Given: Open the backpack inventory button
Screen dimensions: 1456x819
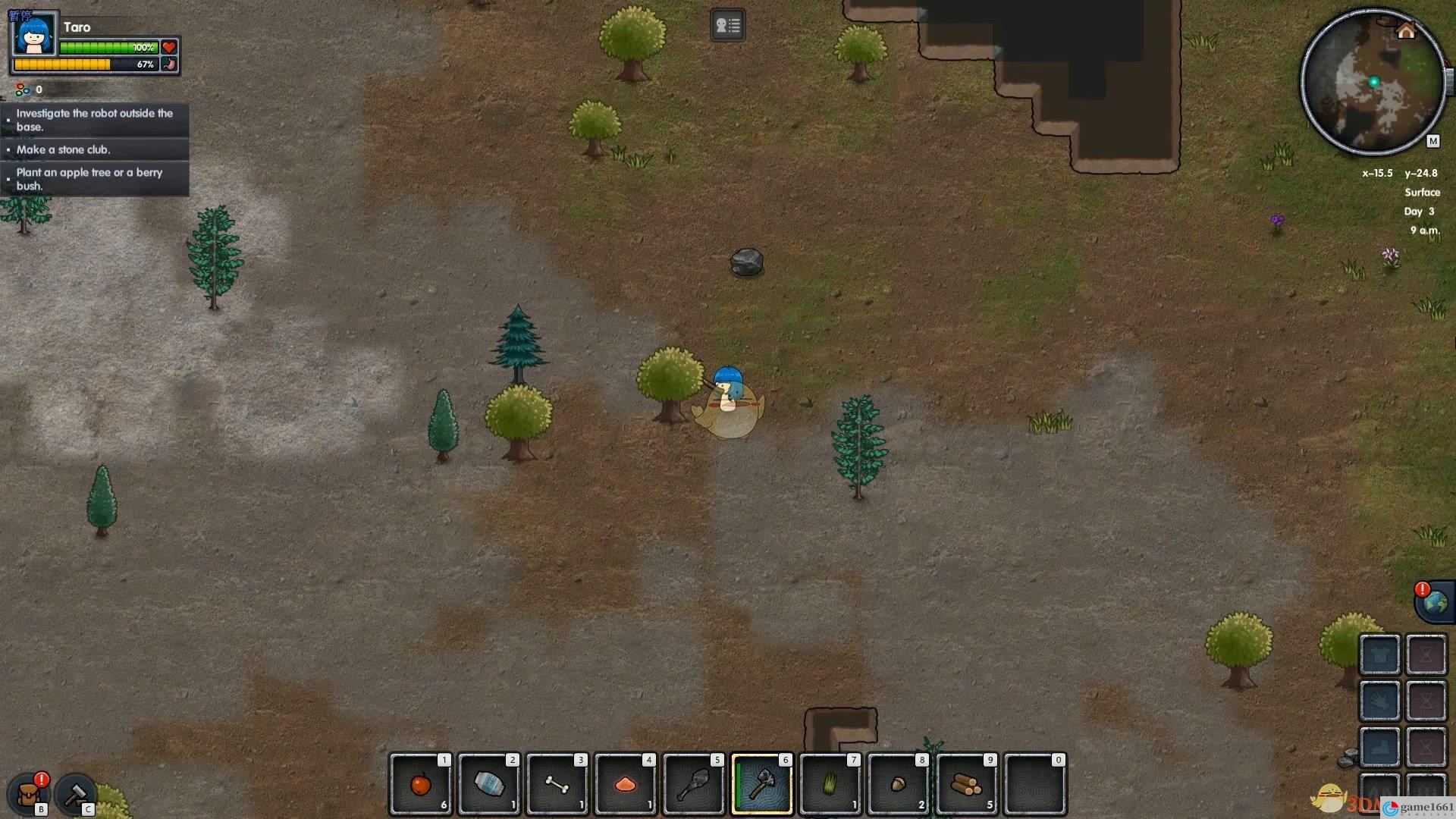Looking at the screenshot, I should (30, 793).
